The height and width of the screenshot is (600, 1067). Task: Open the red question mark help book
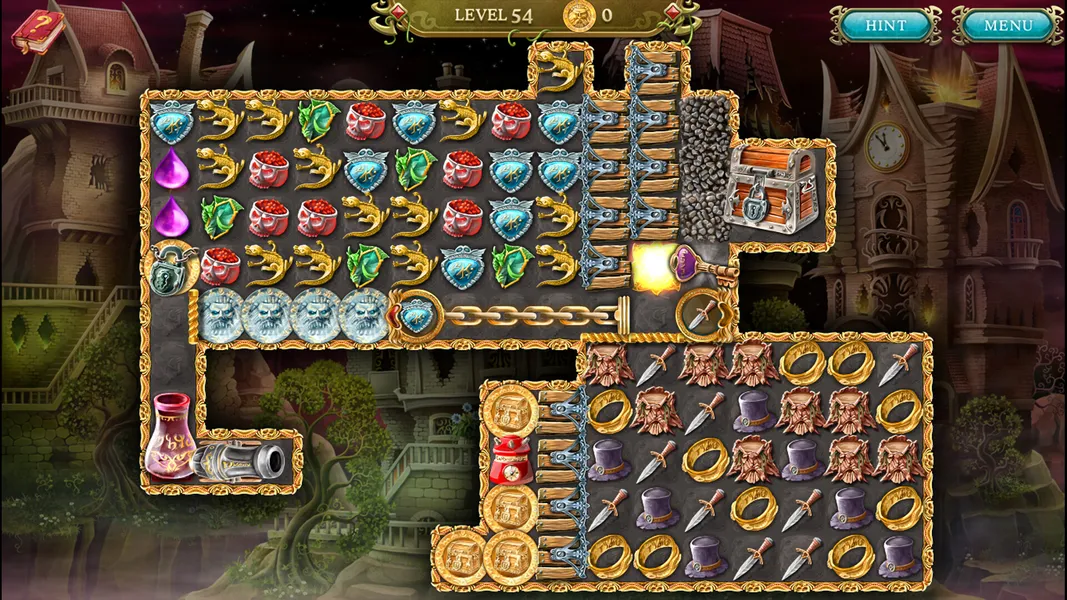pos(35,30)
